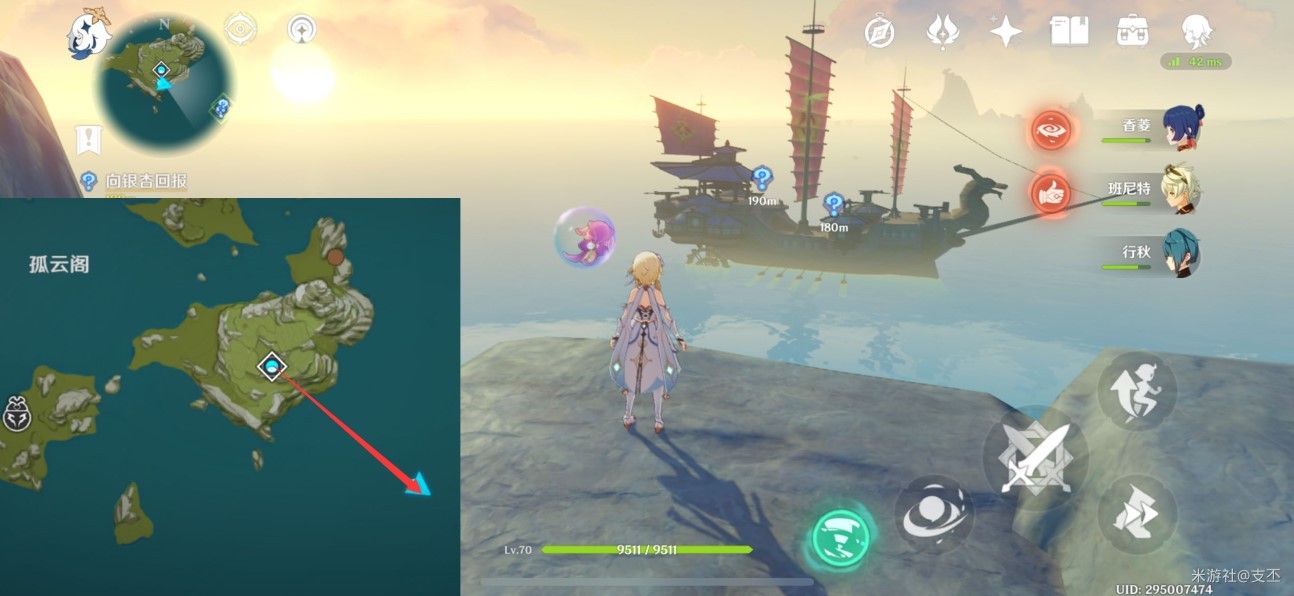Open the Adventurer Handbook book icon
Image resolution: width=1294 pixels, height=596 pixels.
coord(1069,32)
